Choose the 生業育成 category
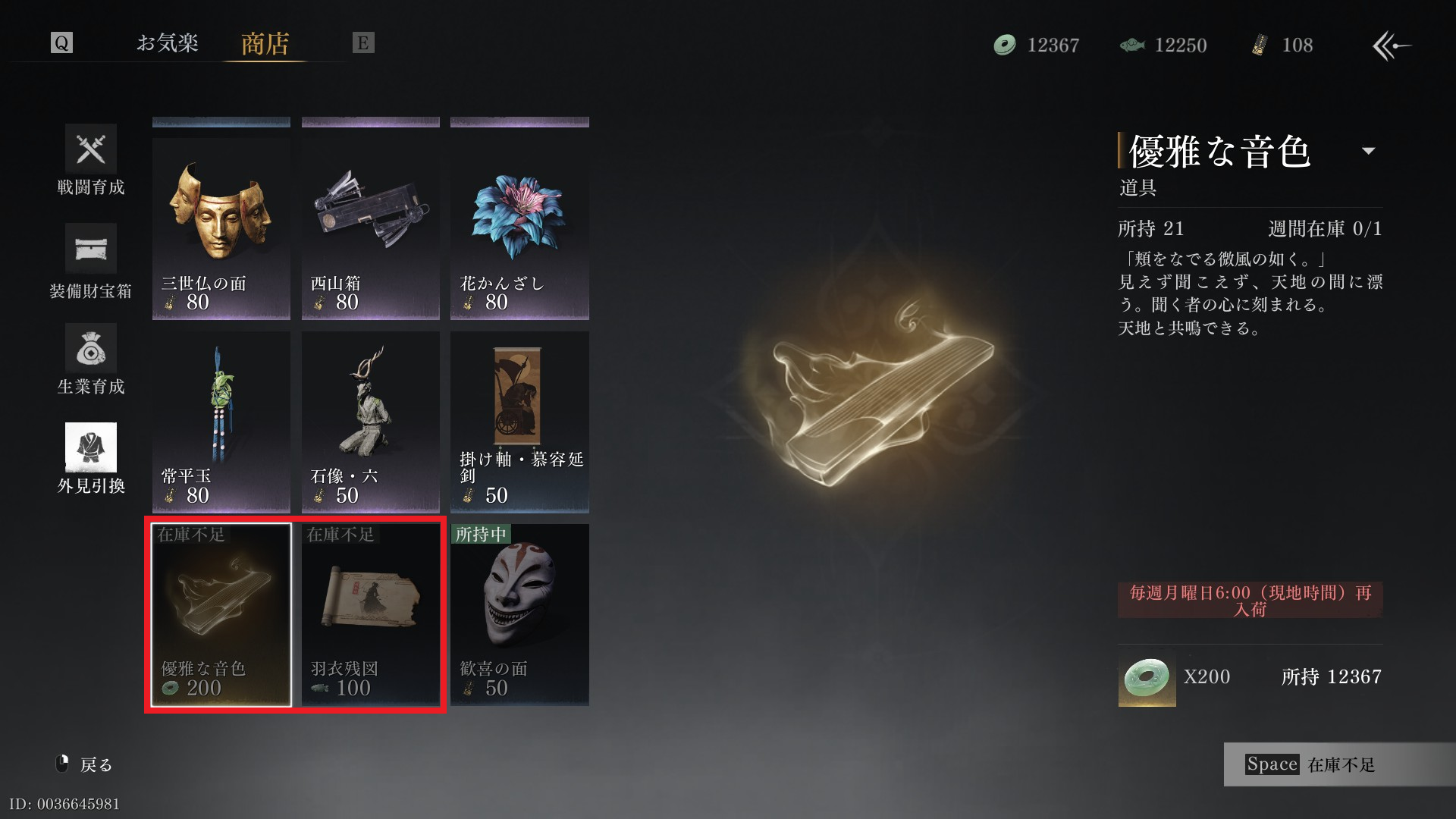This screenshot has width=1456, height=819. 91,359
